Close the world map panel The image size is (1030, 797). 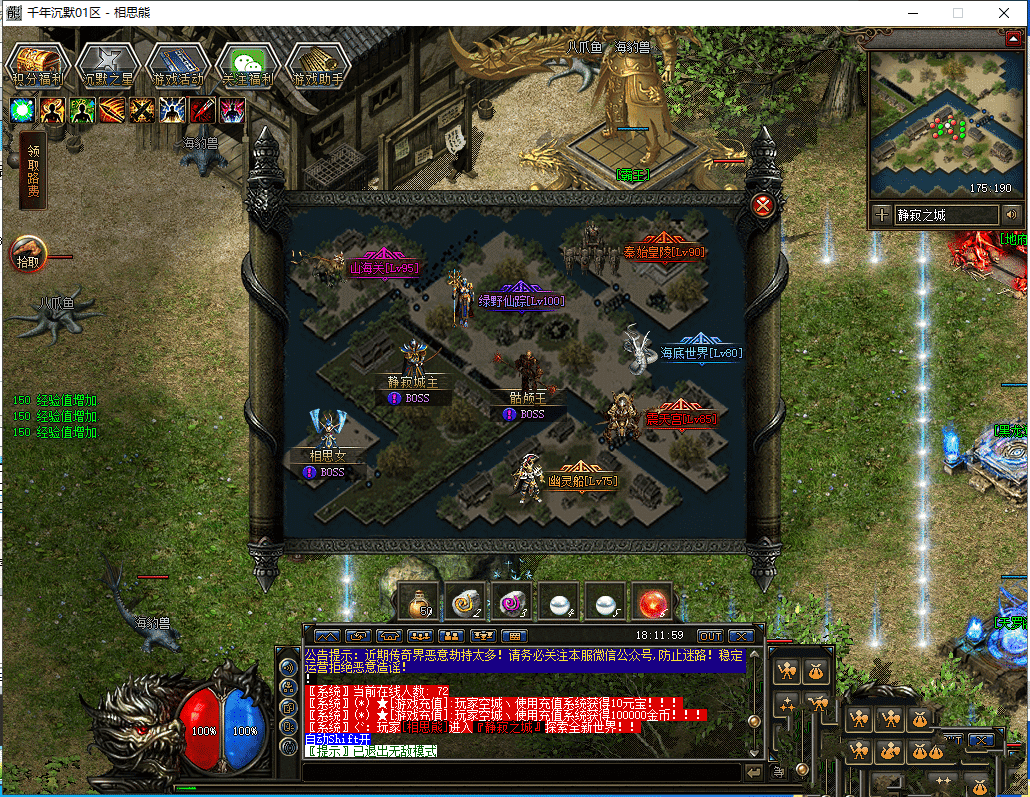click(x=764, y=206)
